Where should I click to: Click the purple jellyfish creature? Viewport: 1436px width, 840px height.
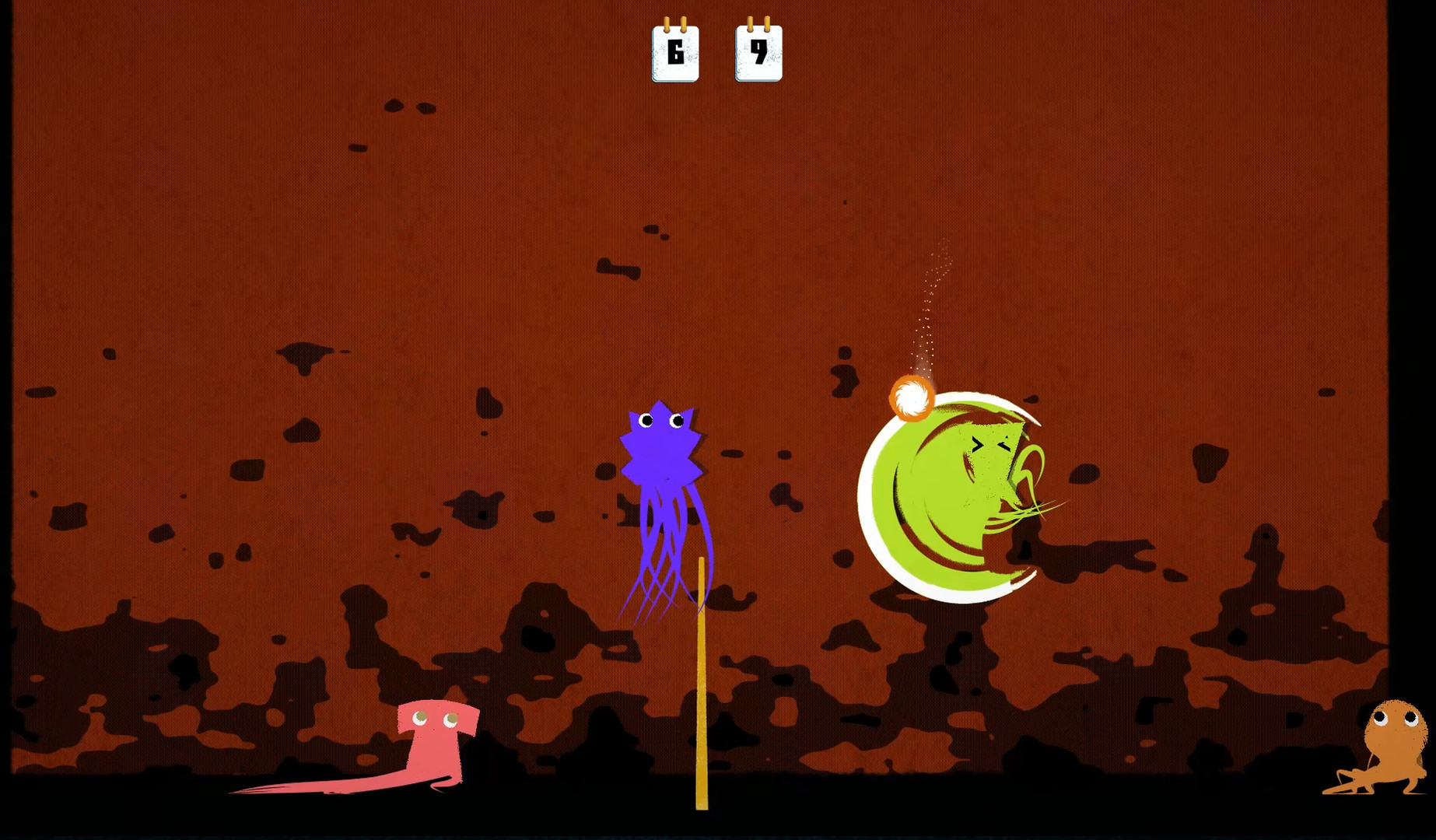tap(661, 467)
